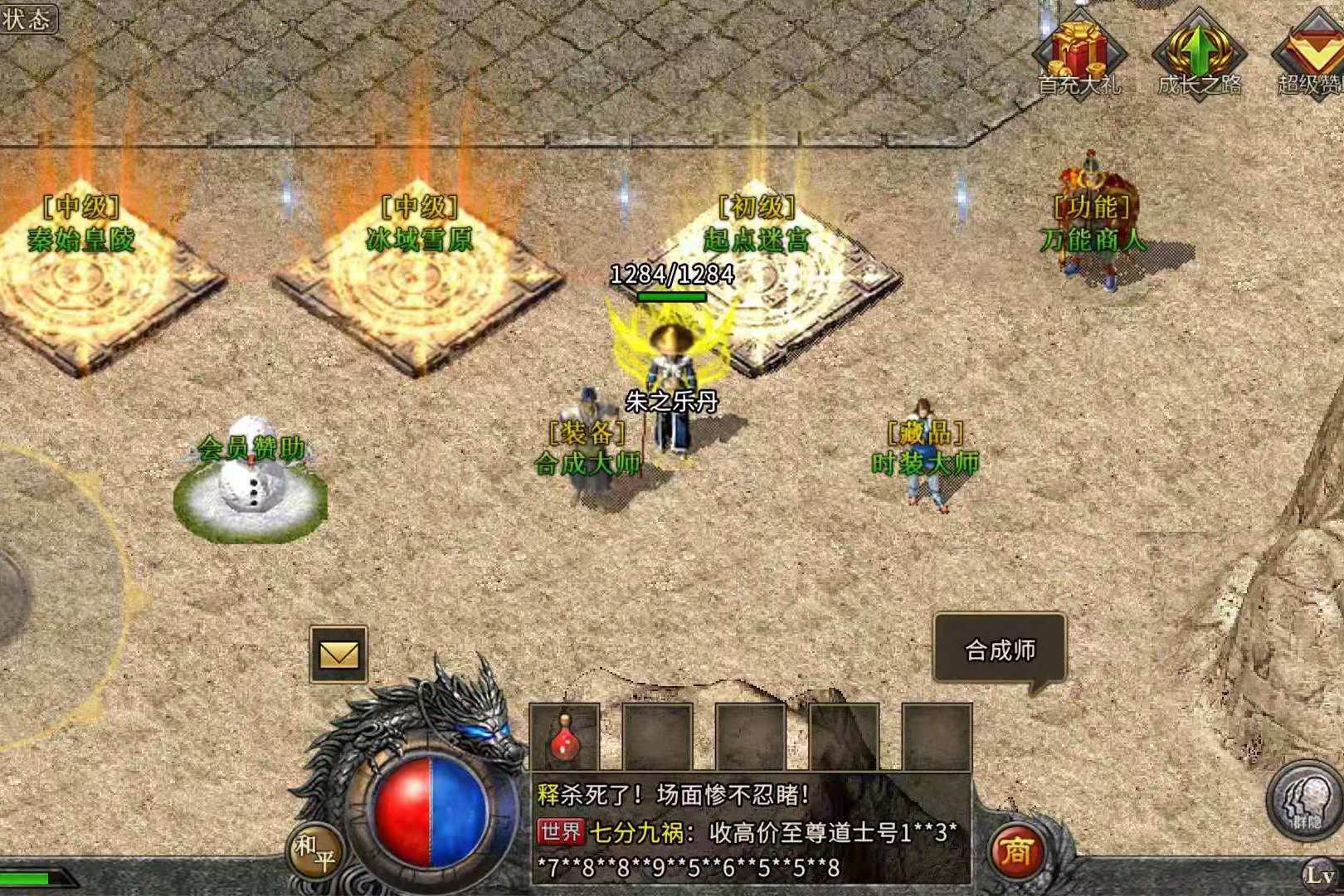
Task: Expand an empty quickbar slot
Action: pyautogui.click(x=660, y=738)
